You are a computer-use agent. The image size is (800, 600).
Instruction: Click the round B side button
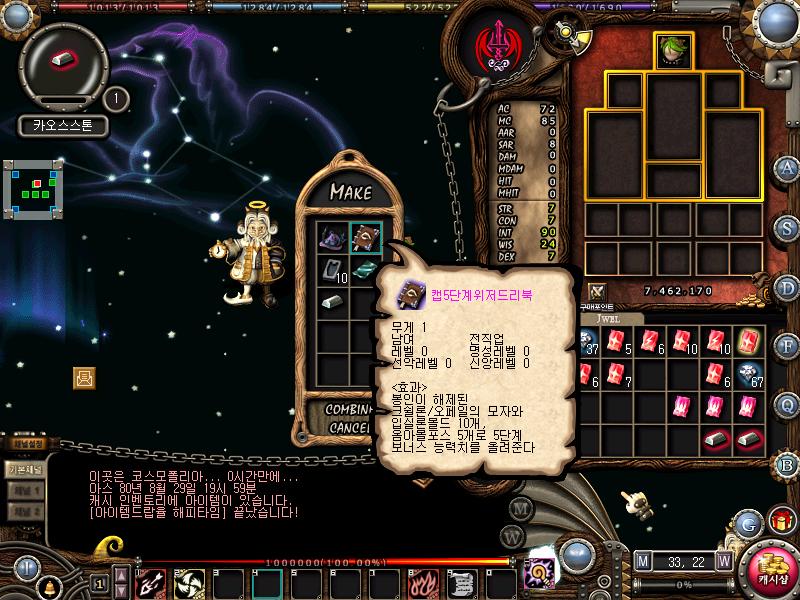coord(789,464)
